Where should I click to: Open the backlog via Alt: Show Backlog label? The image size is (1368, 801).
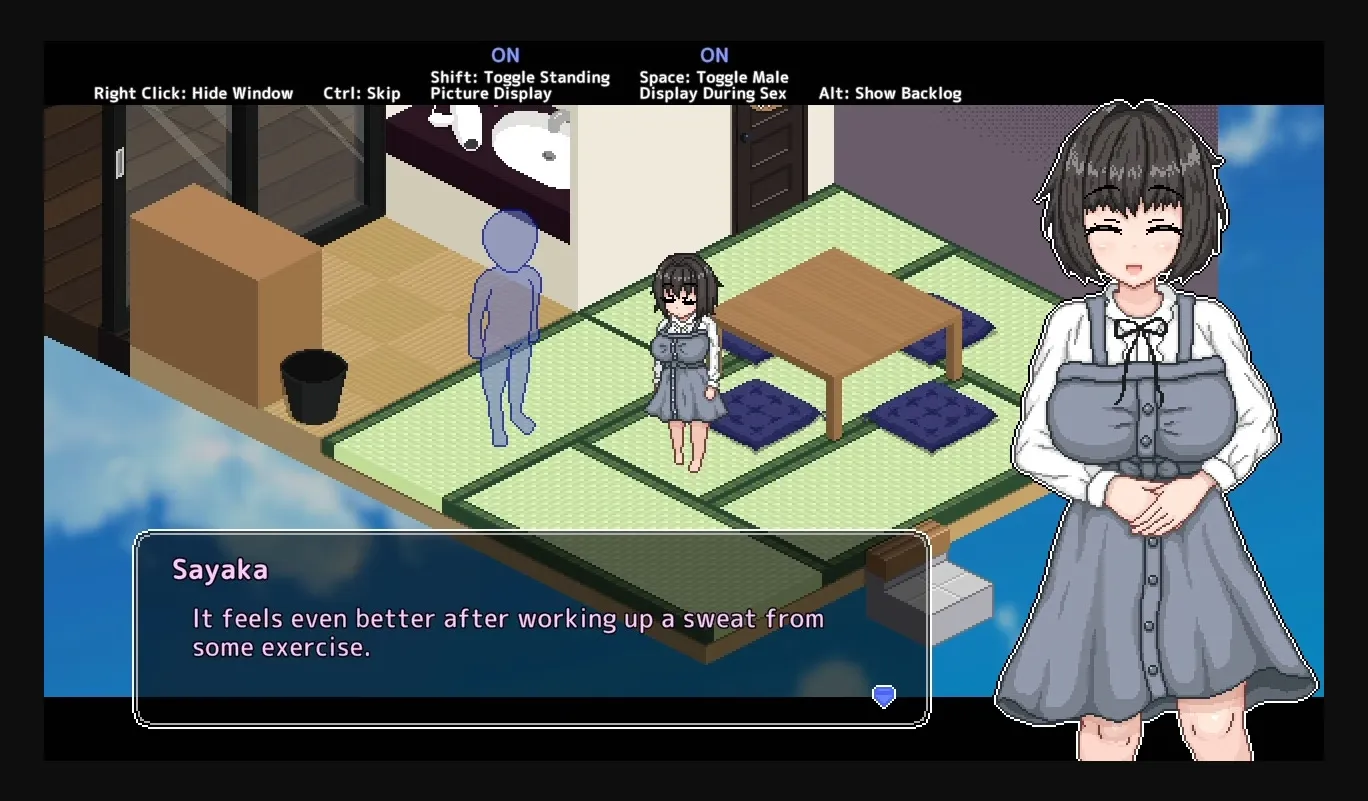(x=891, y=93)
